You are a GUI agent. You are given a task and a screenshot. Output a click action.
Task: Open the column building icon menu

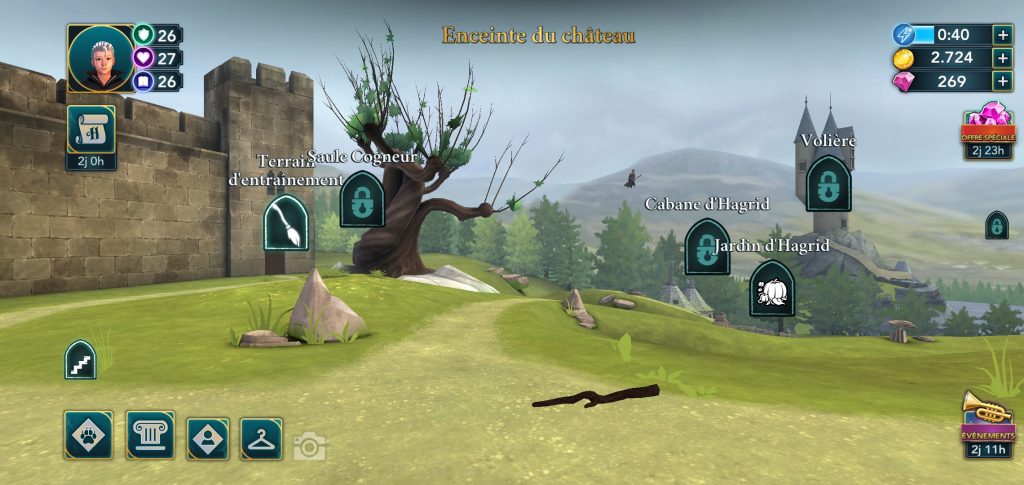click(x=150, y=436)
